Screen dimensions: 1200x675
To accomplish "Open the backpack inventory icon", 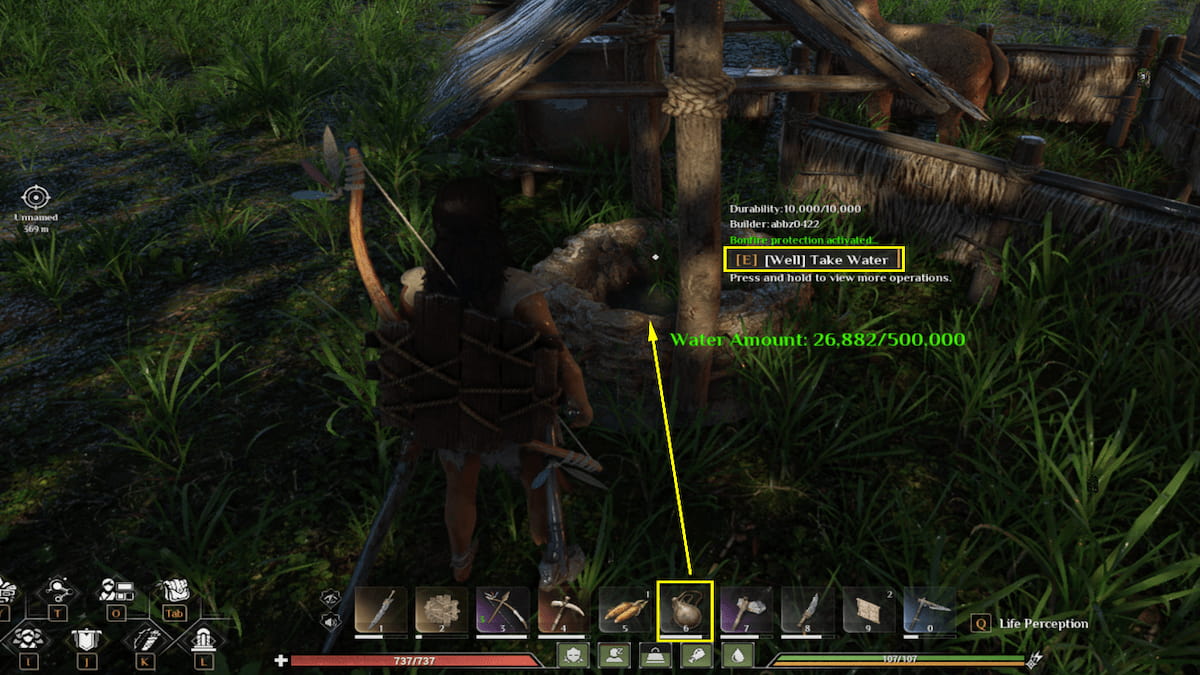I will pos(174,591).
